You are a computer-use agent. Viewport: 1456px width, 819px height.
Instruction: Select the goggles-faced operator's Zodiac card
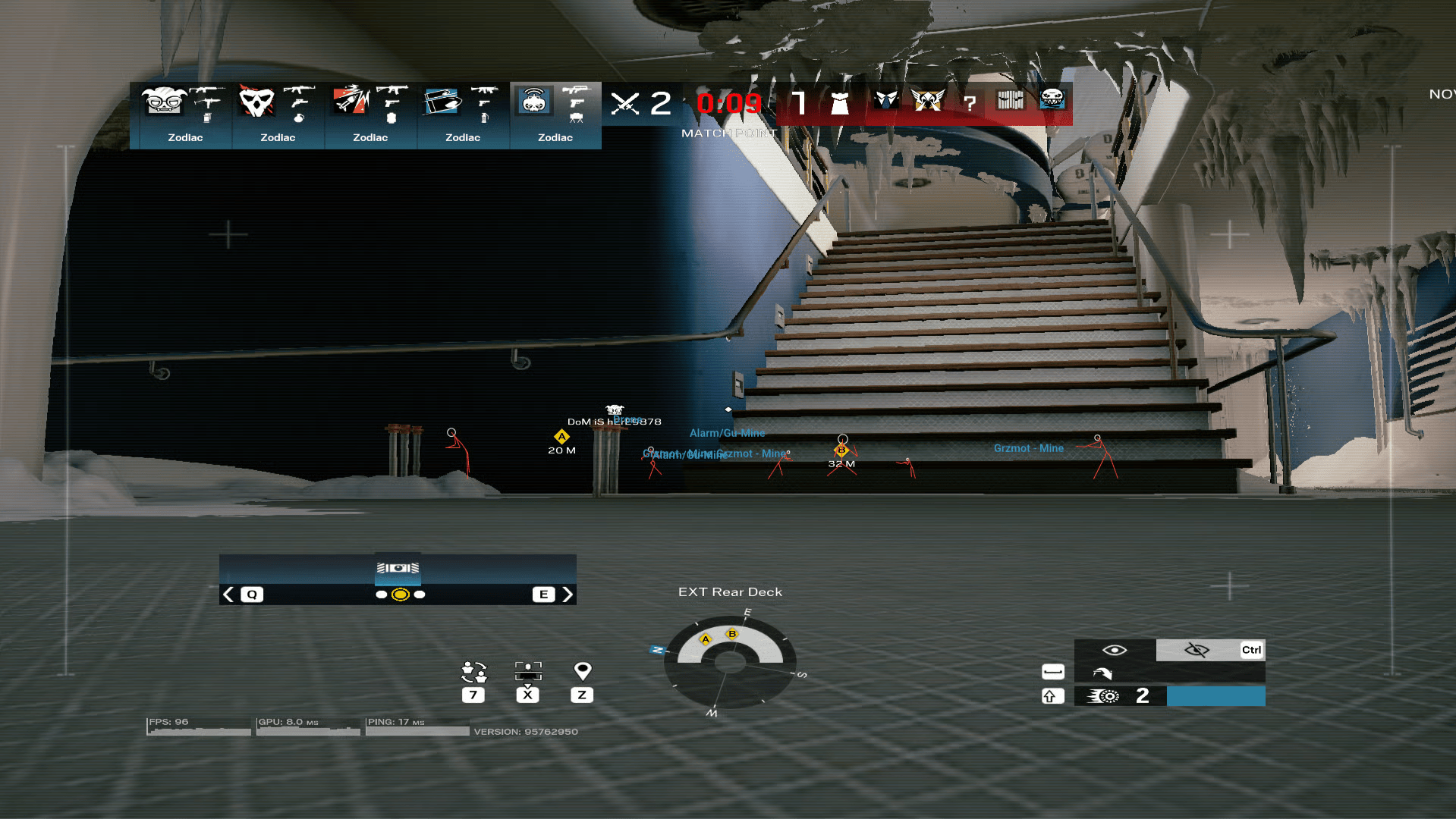[185, 115]
